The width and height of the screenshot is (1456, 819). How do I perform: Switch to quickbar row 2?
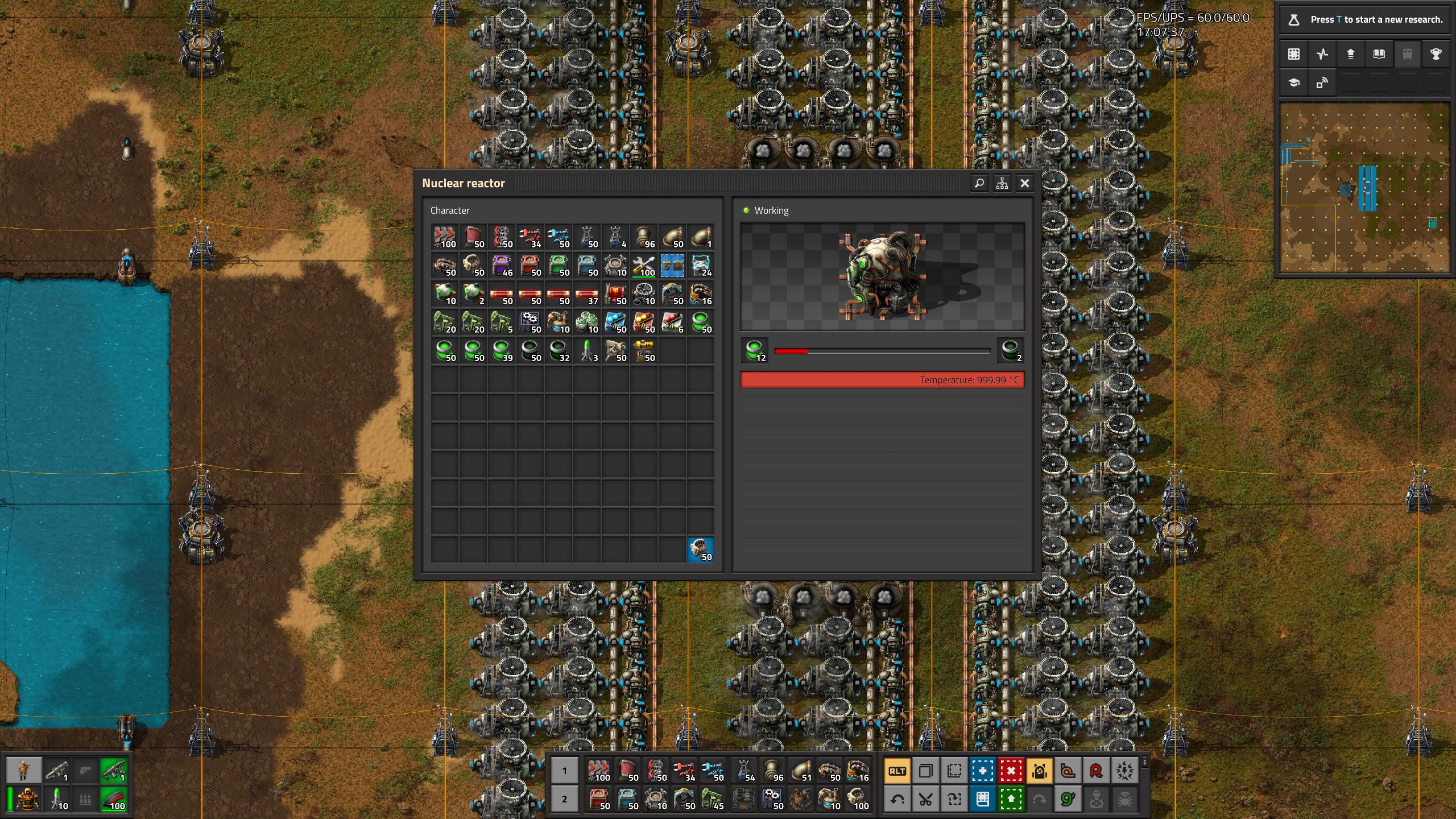pyautogui.click(x=564, y=799)
